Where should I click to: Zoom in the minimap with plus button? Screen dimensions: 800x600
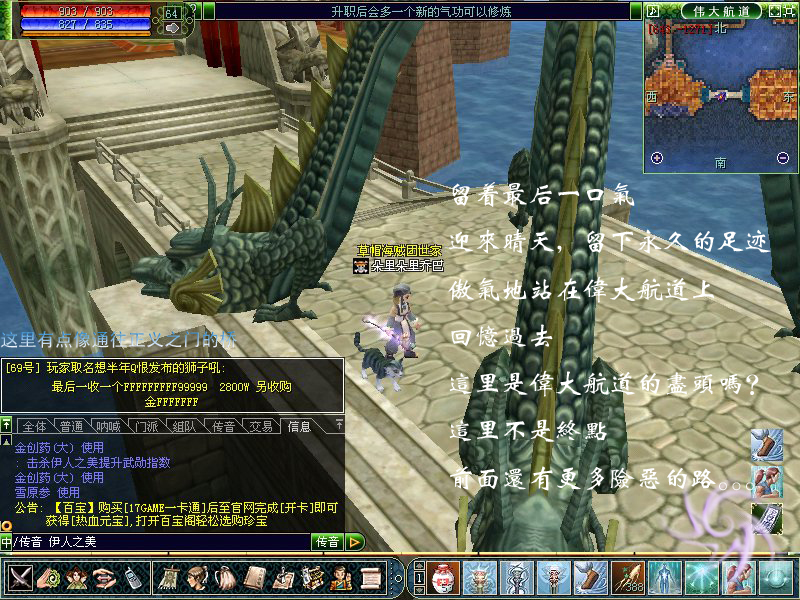657,158
